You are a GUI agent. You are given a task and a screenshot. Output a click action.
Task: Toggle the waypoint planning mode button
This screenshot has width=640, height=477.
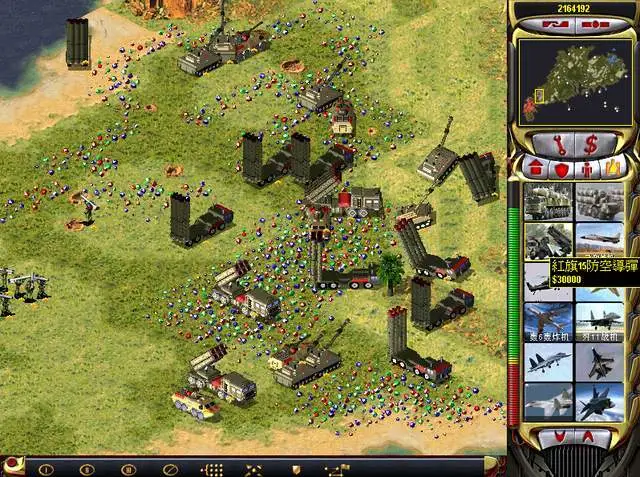pos(335,468)
